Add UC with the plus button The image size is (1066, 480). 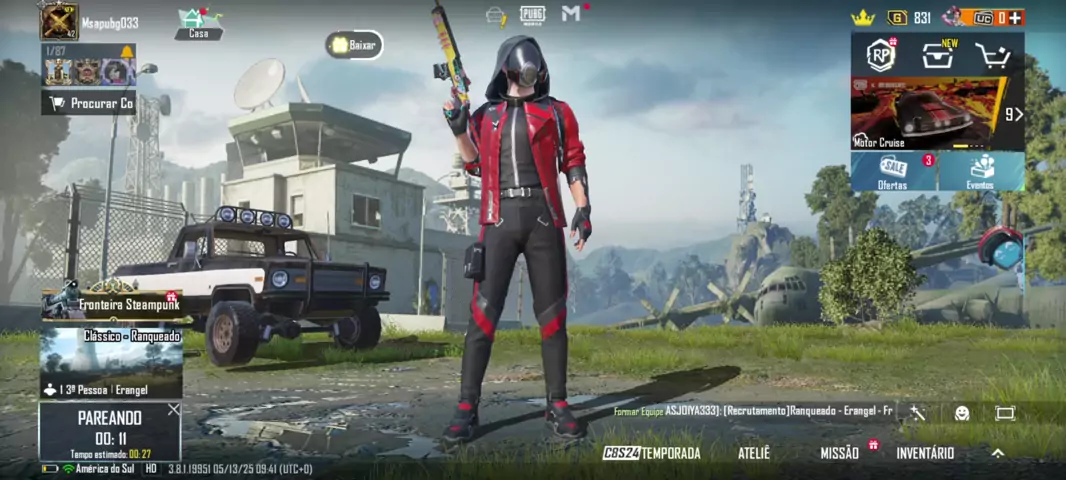click(x=1015, y=17)
